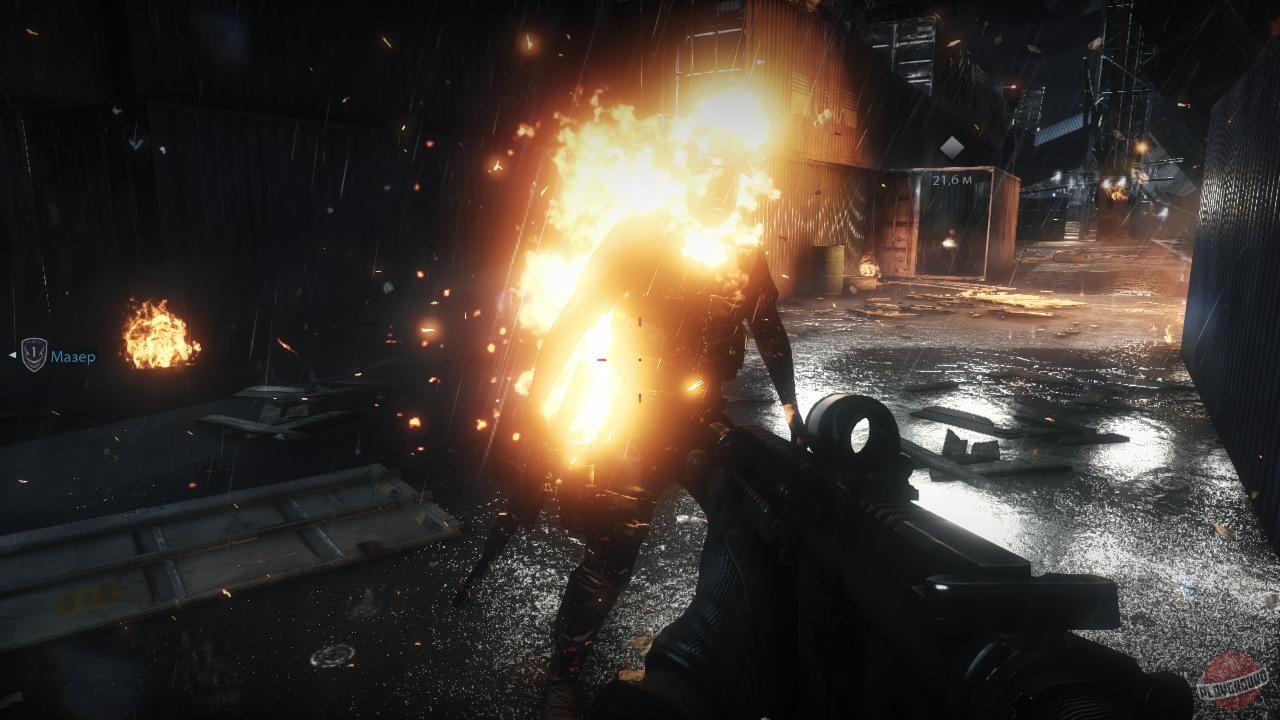1280x720 pixels.
Task: Select the number 1 emblem on the dog tag
Action: 34,350
